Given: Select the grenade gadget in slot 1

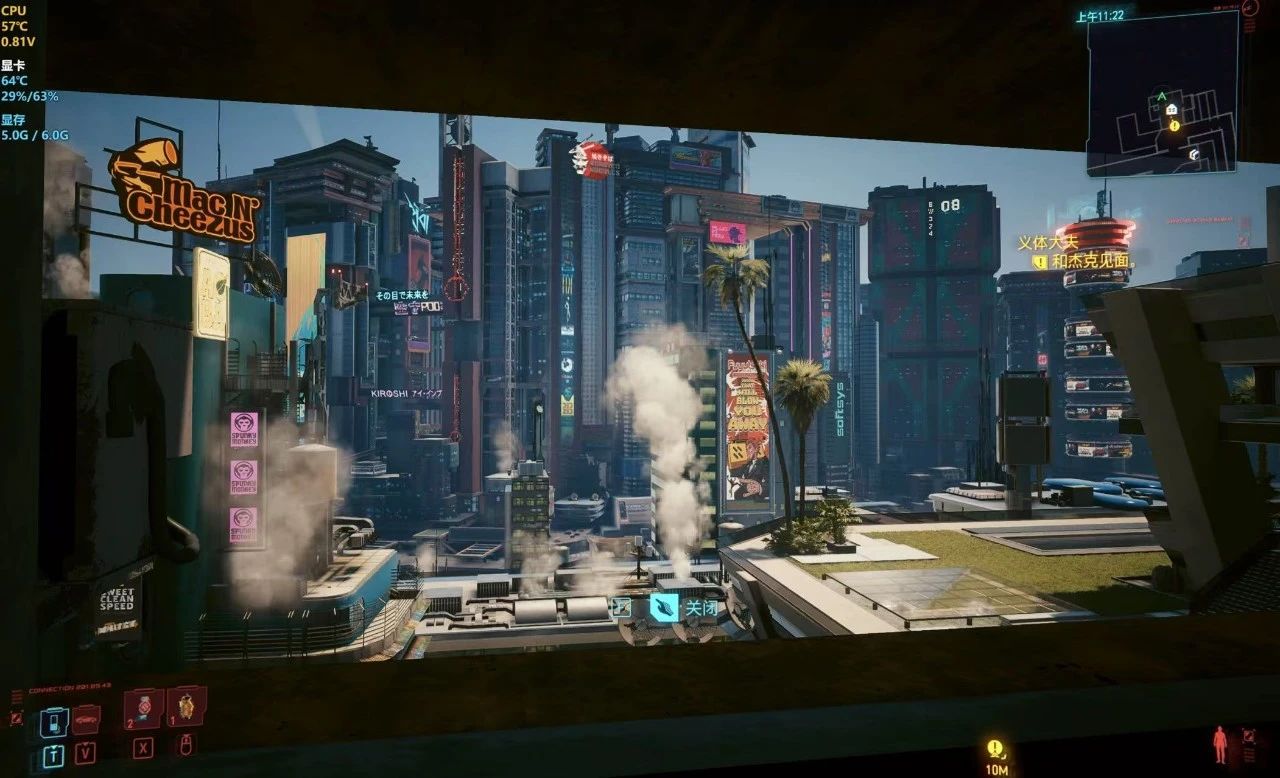Looking at the screenshot, I should [186, 706].
